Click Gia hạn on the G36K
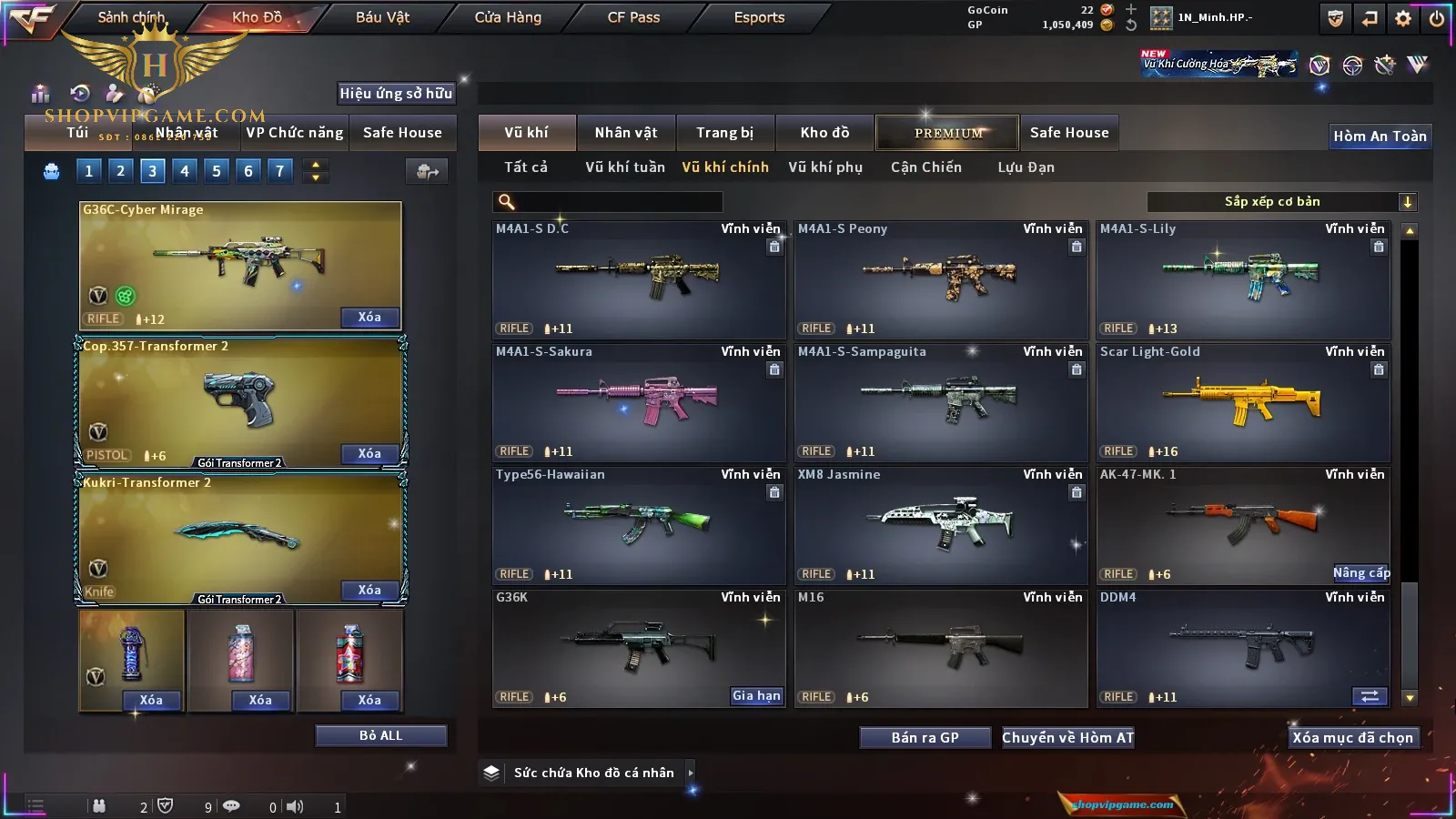Screen dimensions: 1456x819 pyautogui.click(x=756, y=696)
